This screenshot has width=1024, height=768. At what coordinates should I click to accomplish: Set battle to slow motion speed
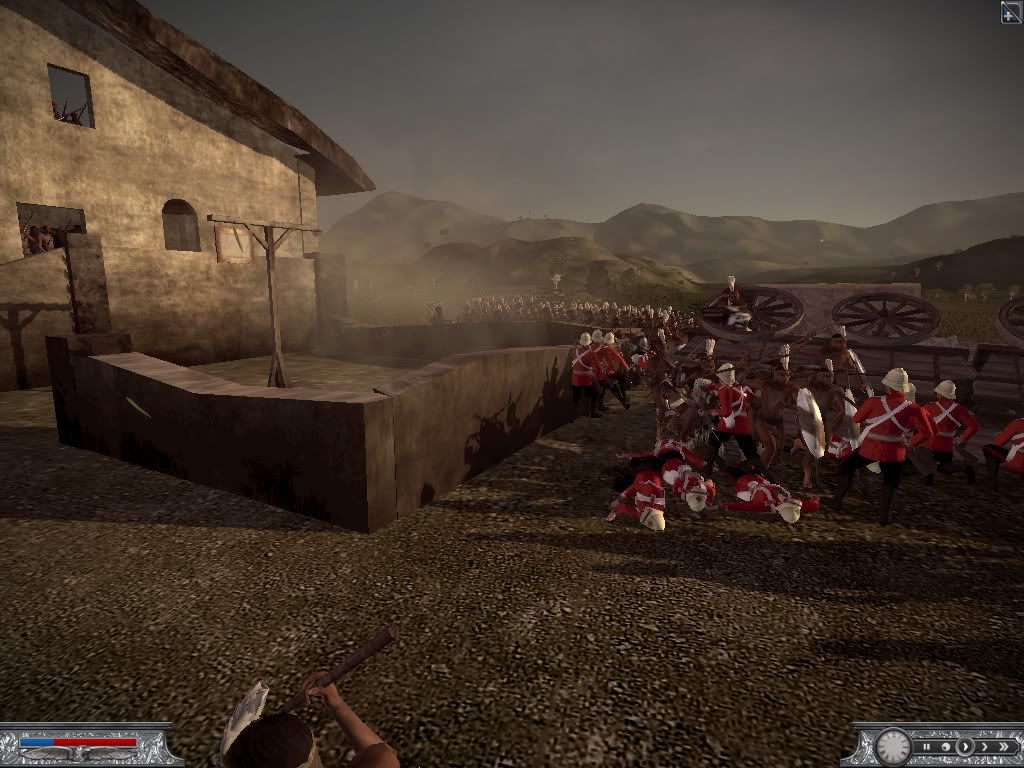click(x=946, y=747)
